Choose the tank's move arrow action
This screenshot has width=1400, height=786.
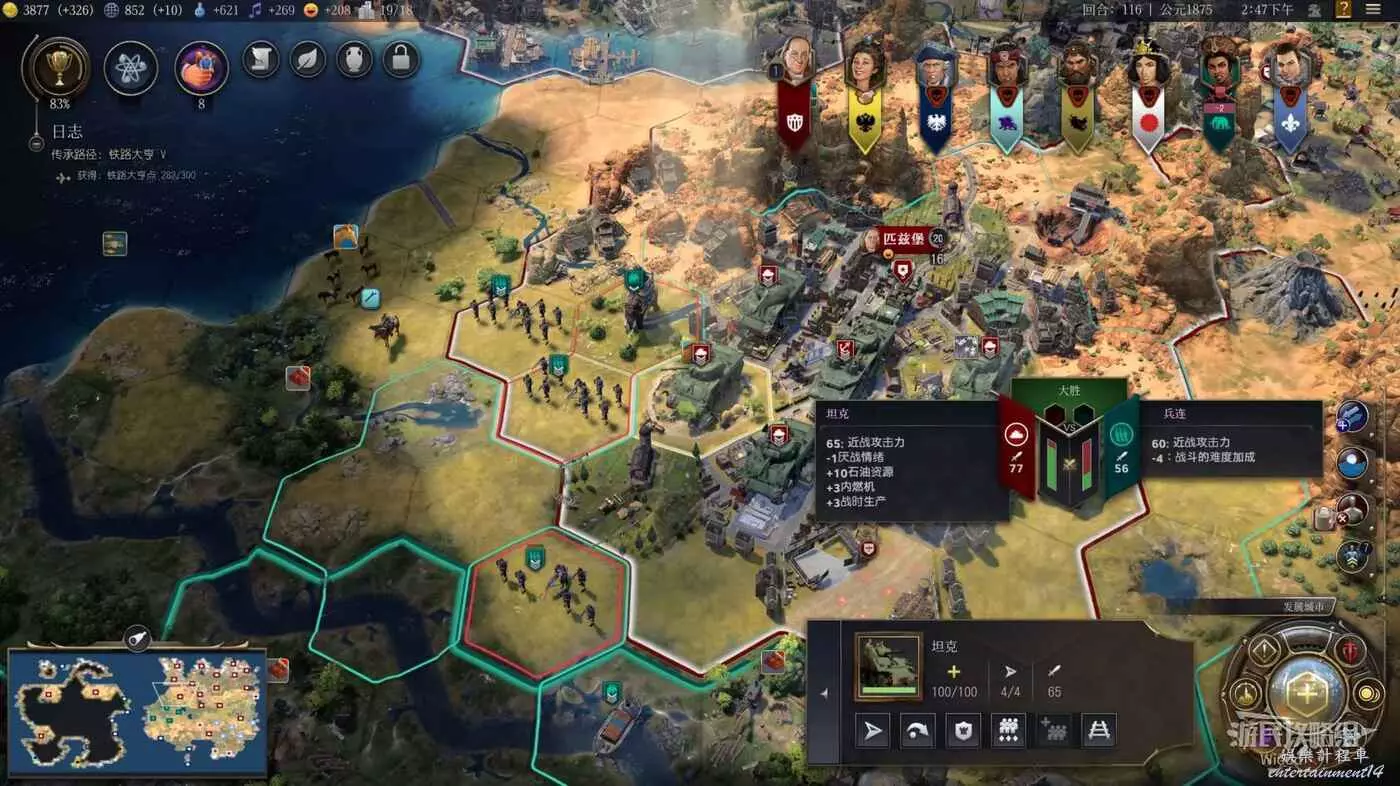pos(873,731)
